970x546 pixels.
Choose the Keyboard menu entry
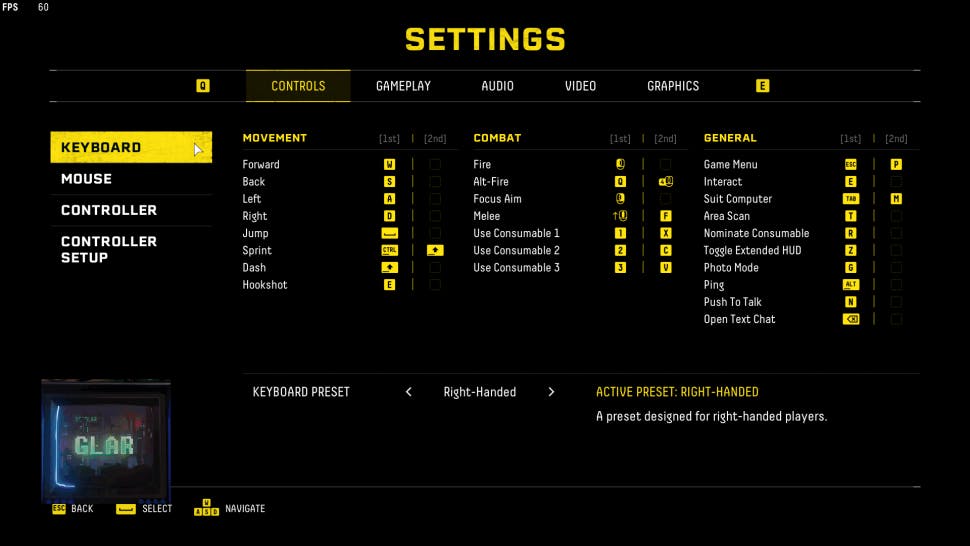pyautogui.click(x=130, y=148)
